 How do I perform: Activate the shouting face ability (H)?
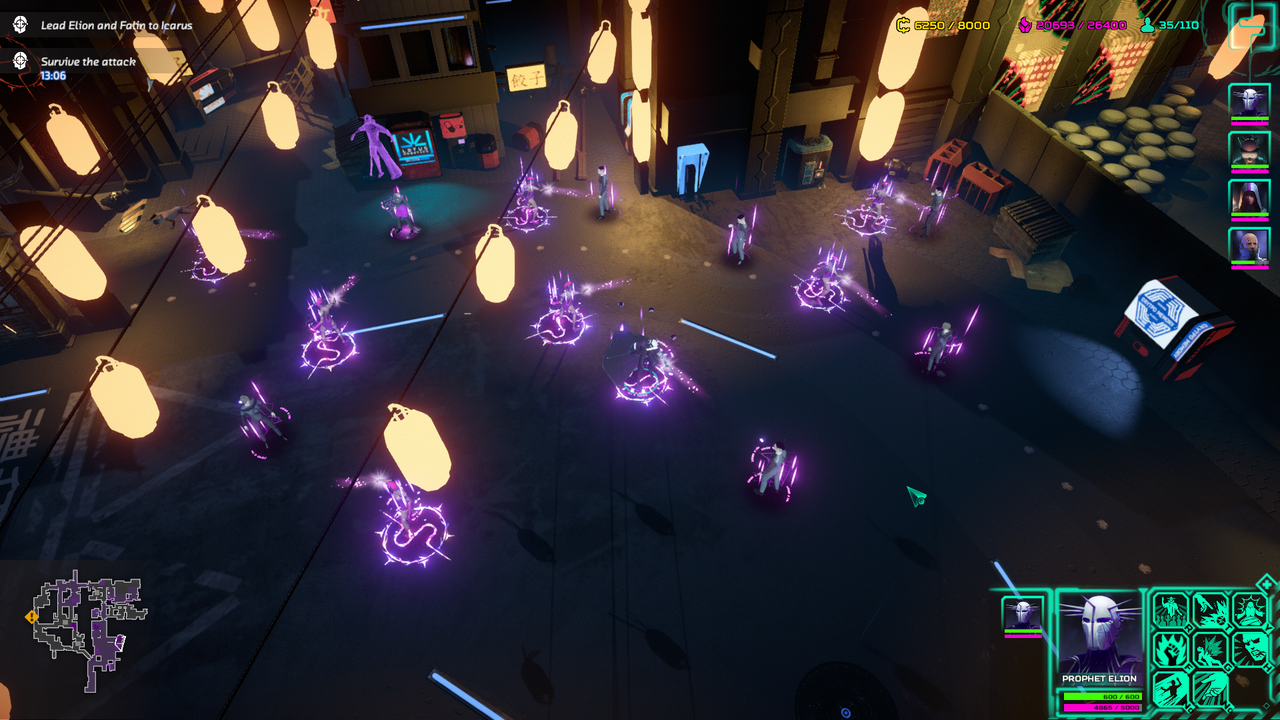[1250, 649]
